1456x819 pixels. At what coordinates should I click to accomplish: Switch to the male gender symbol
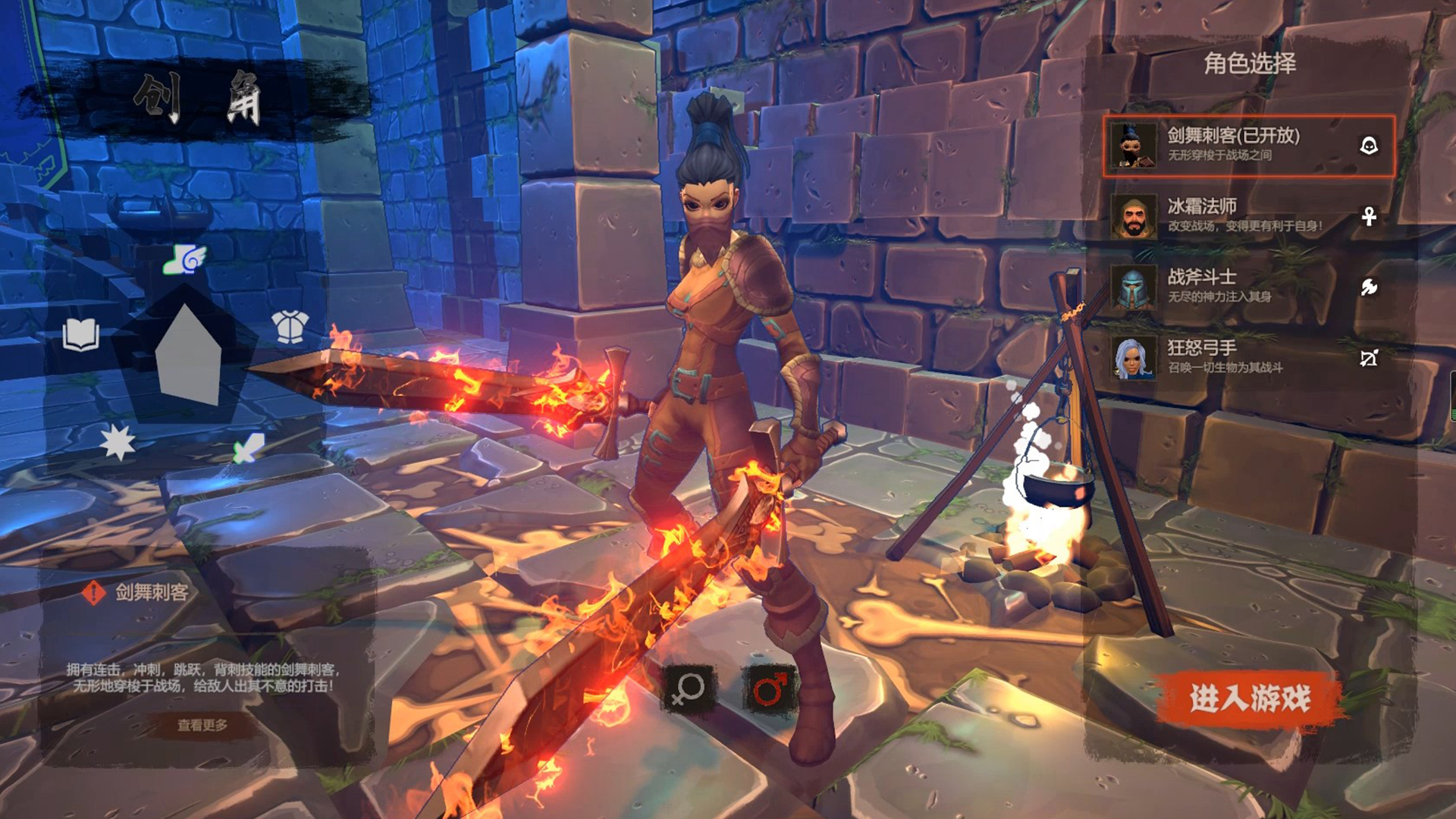(770, 689)
